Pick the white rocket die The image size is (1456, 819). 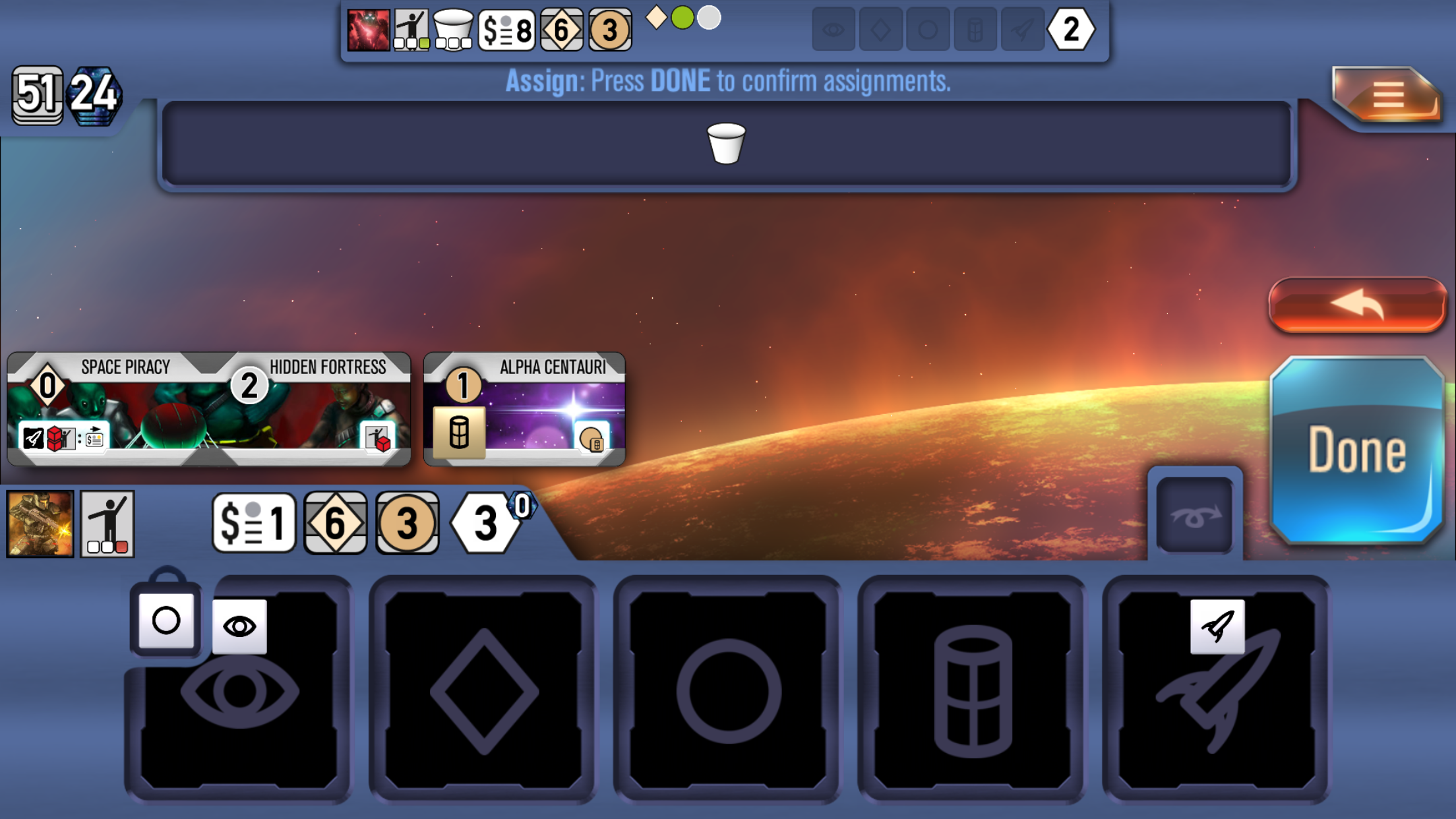click(1217, 626)
